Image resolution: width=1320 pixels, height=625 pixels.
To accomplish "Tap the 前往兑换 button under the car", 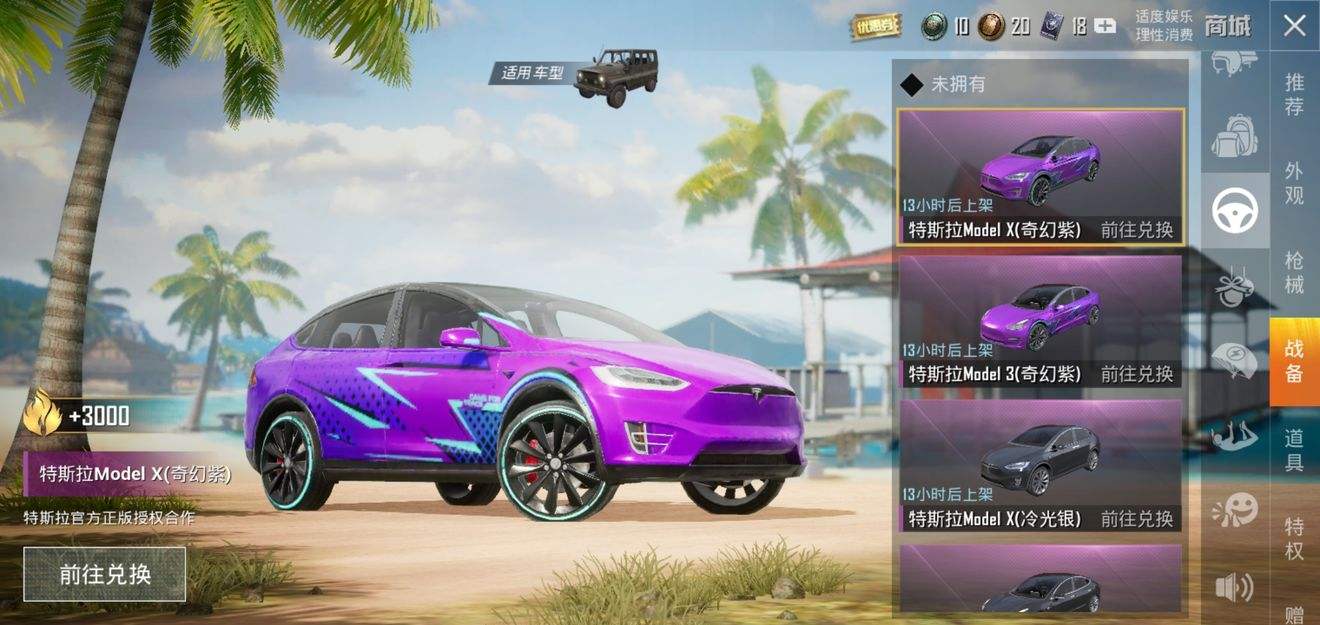I will click(x=105, y=574).
